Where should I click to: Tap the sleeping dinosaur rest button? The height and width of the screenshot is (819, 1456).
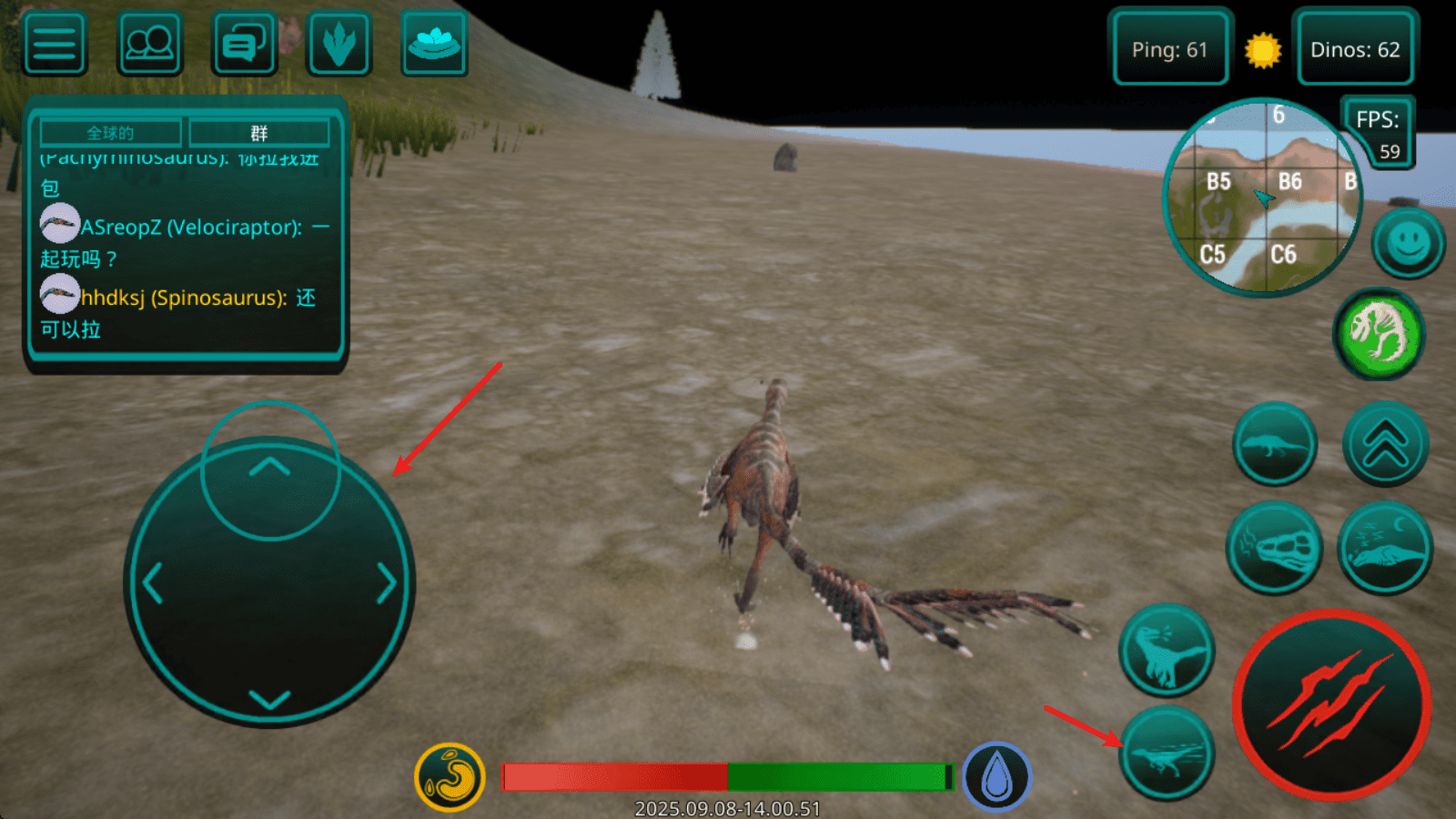(1384, 548)
